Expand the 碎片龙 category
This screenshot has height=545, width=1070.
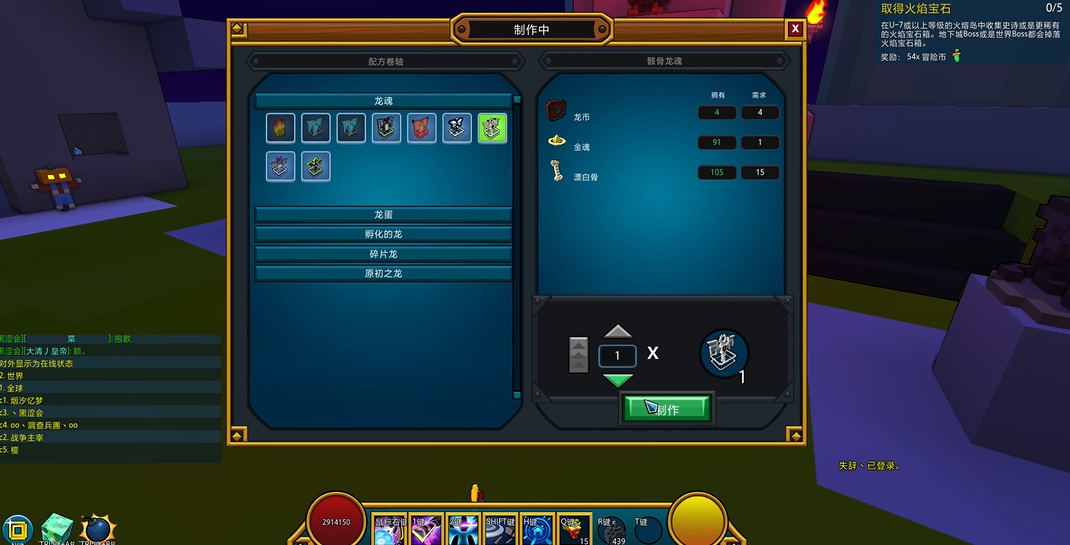click(384, 254)
